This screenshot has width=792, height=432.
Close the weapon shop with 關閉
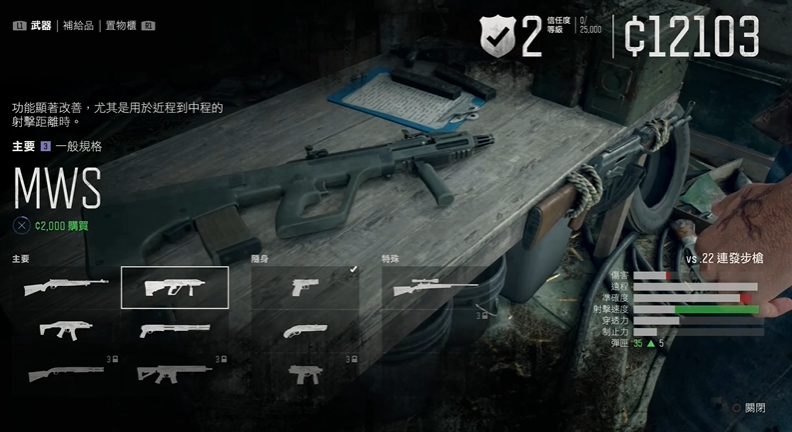coord(748,408)
